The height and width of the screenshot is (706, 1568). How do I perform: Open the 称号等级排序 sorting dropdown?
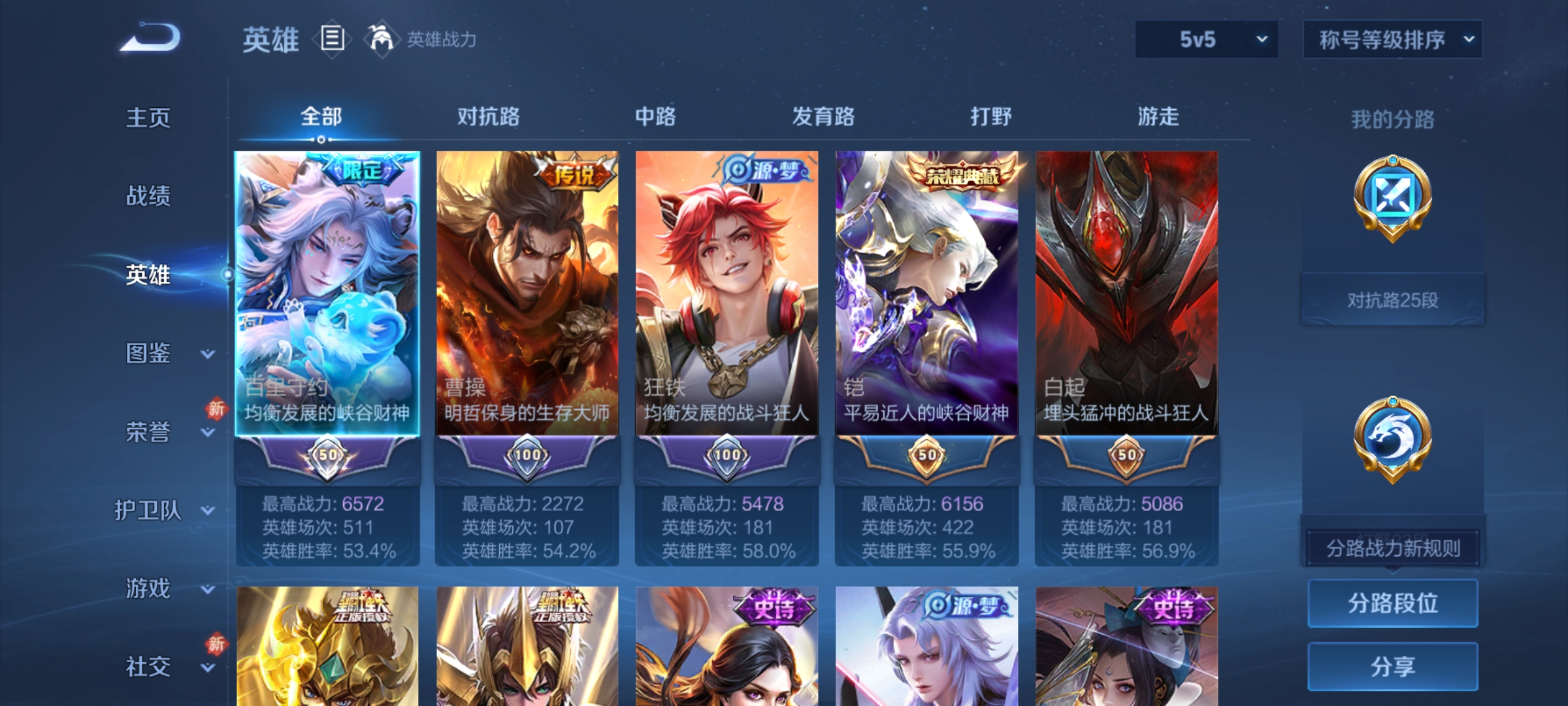tap(1392, 39)
